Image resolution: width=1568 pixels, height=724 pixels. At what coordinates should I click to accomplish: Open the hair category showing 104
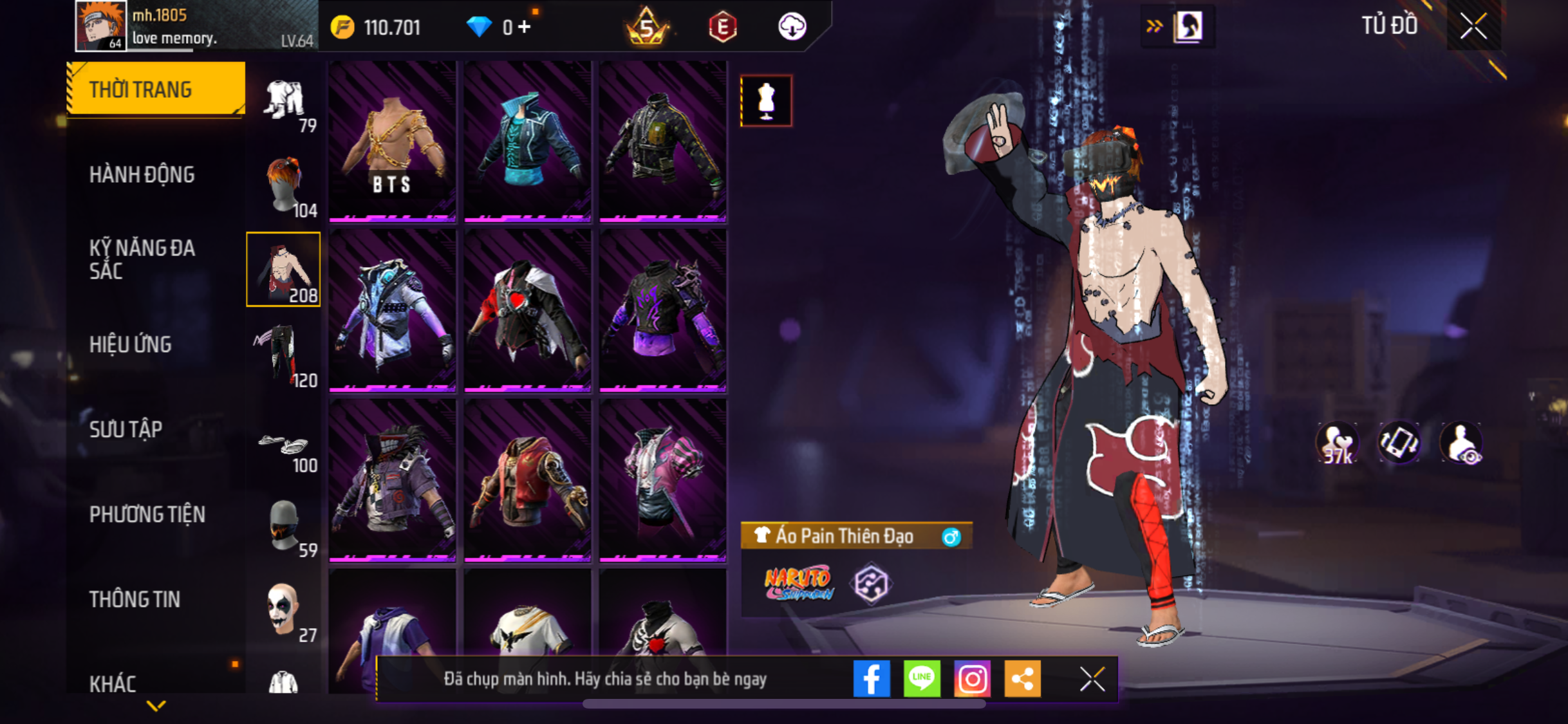coord(283,185)
